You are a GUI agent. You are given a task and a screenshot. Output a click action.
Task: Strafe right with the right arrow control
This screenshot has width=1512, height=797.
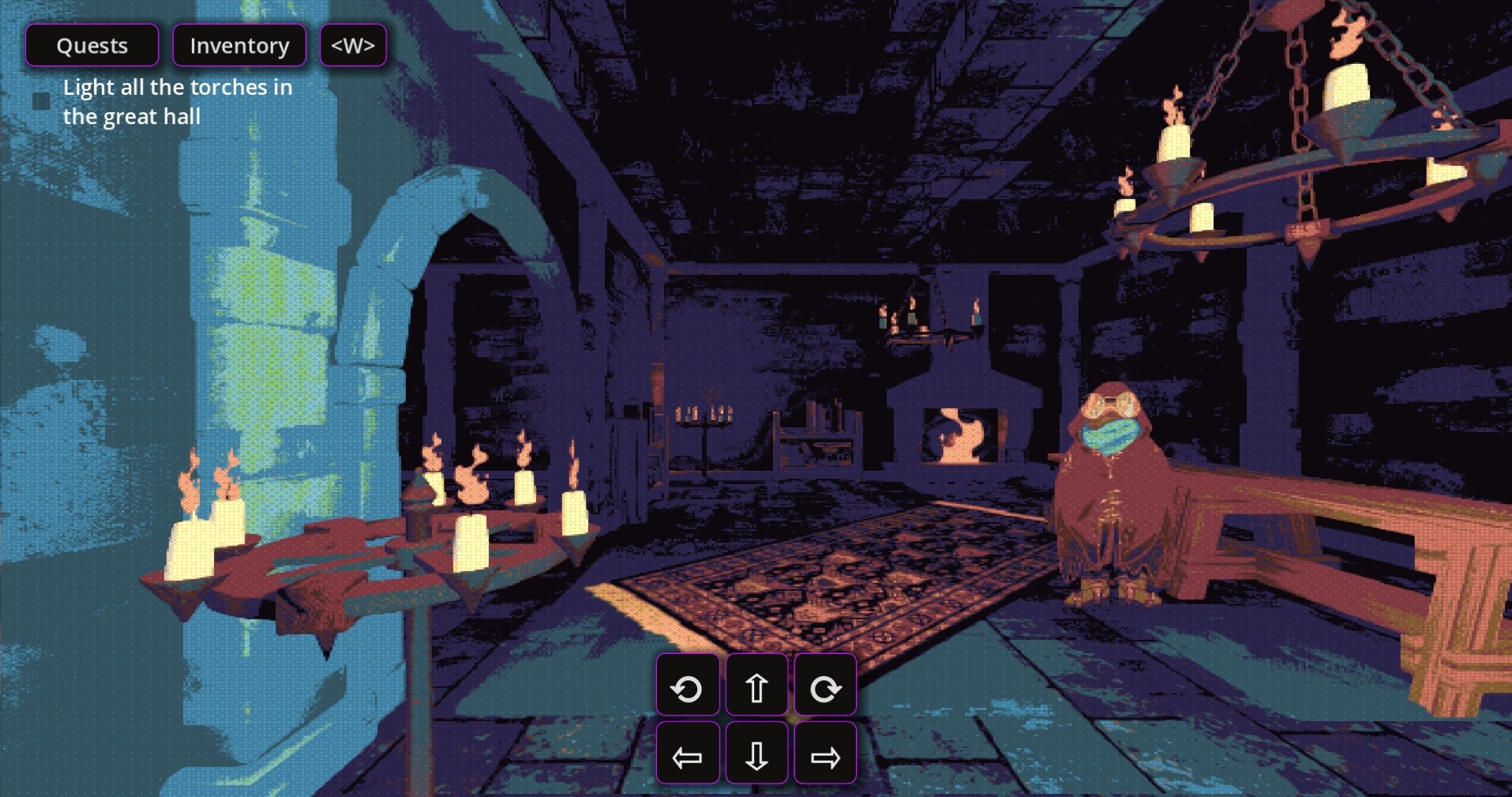click(x=825, y=755)
